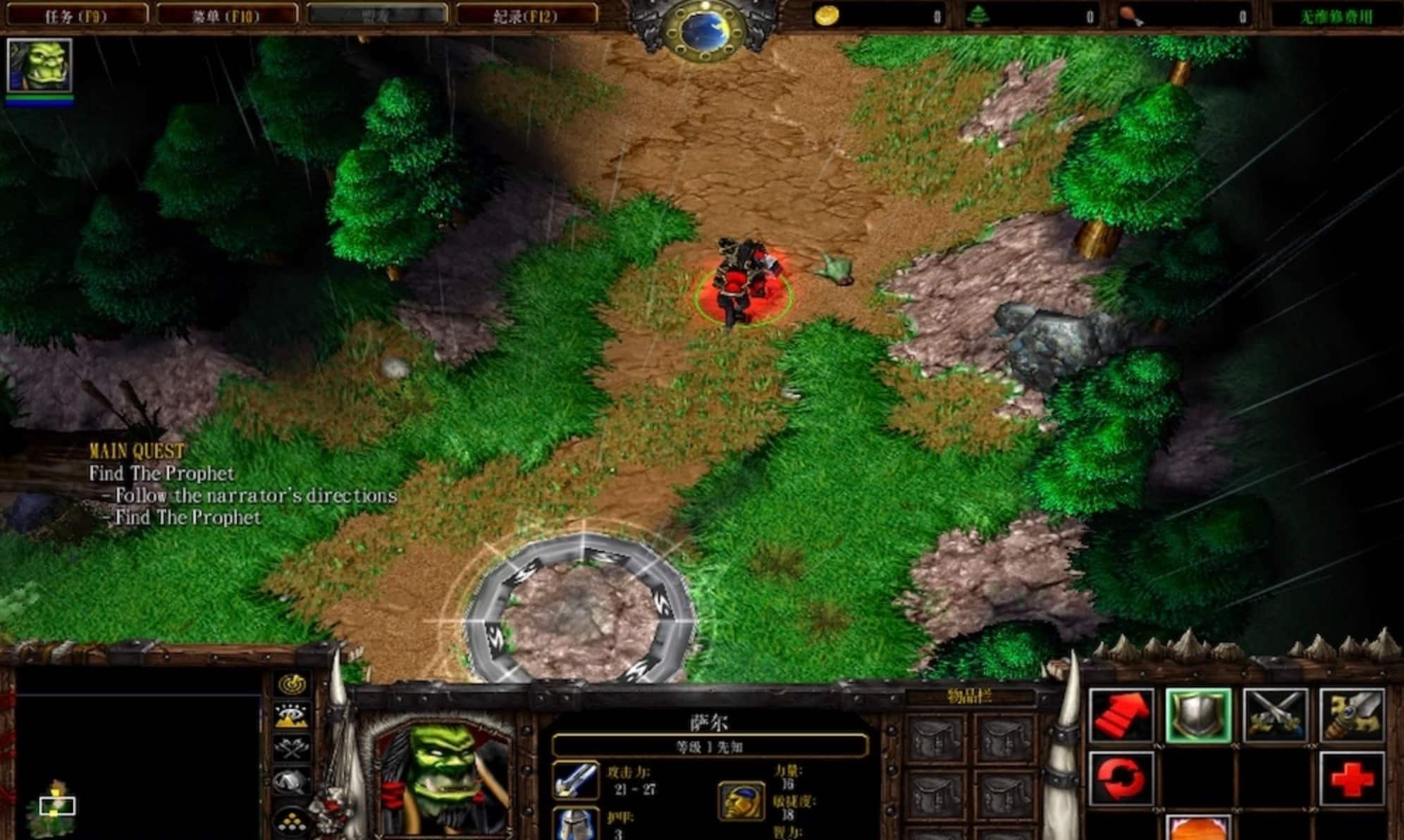Open the 菜单 (F10) game menu
This screenshot has width=1404, height=840.
226,16
